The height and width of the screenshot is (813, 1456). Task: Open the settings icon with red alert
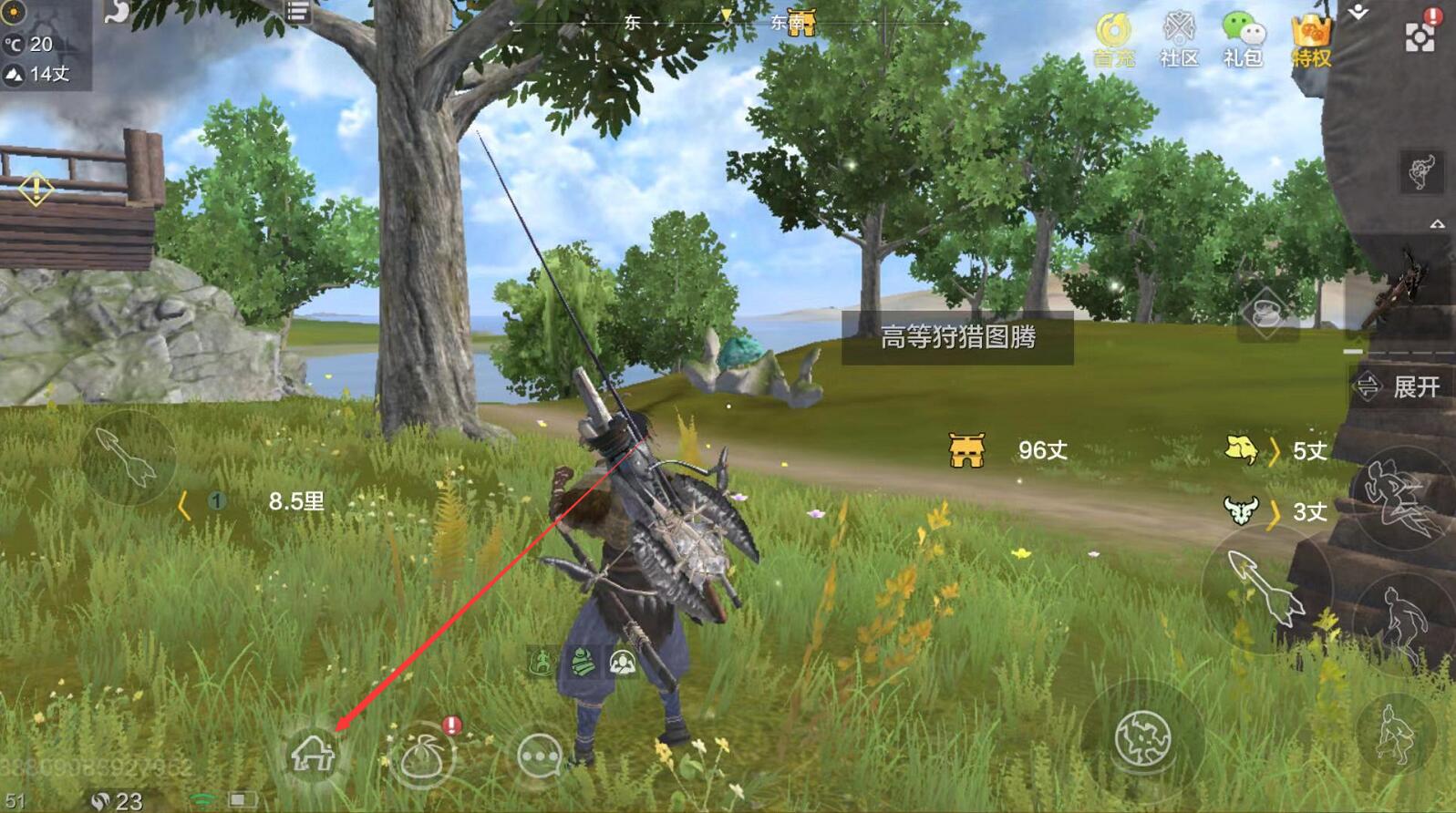pyautogui.click(x=1420, y=35)
